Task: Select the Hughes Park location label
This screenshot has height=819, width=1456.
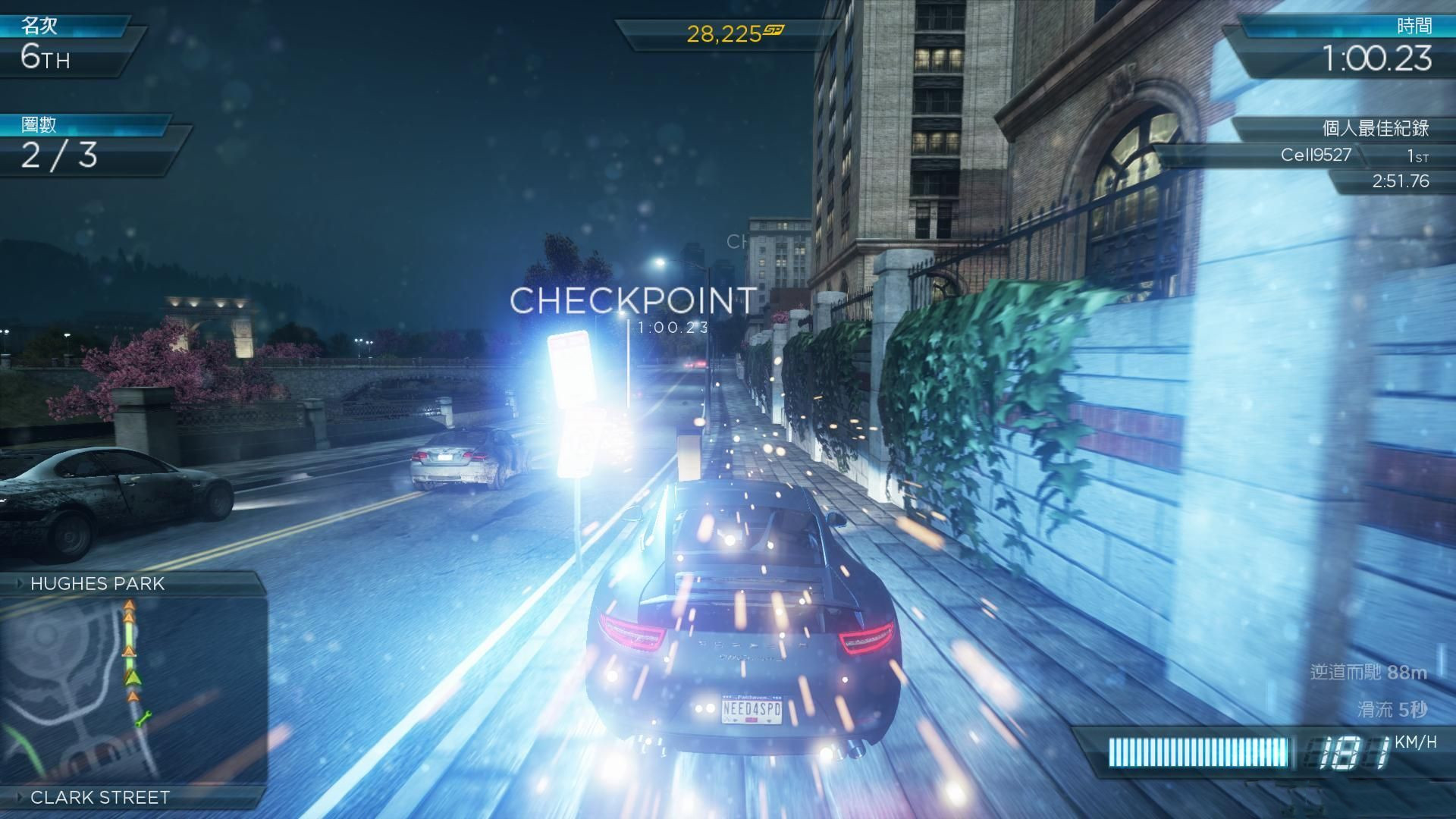Action: (x=97, y=583)
